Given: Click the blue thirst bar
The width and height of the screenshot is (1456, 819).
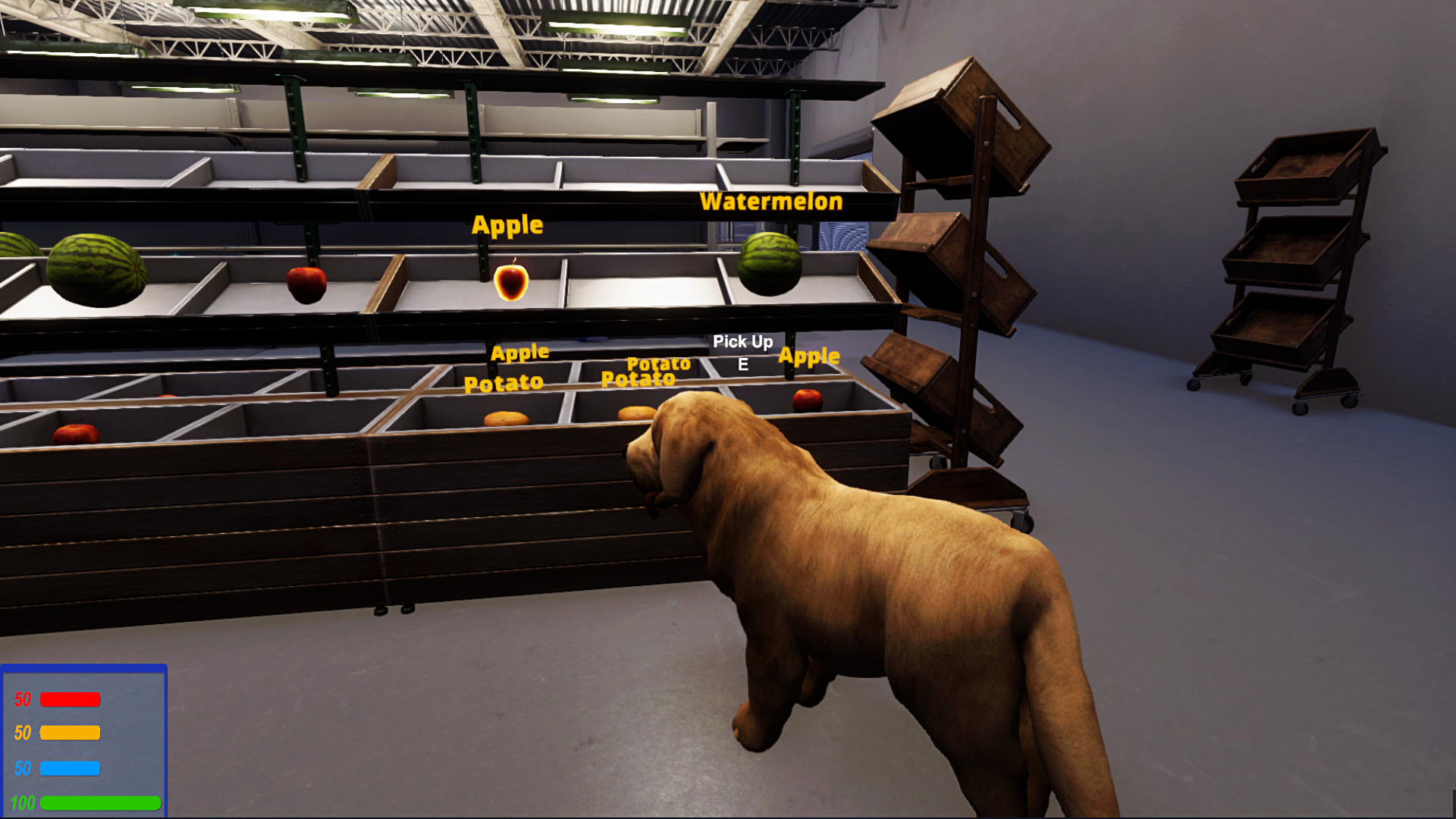Looking at the screenshot, I should click(71, 768).
